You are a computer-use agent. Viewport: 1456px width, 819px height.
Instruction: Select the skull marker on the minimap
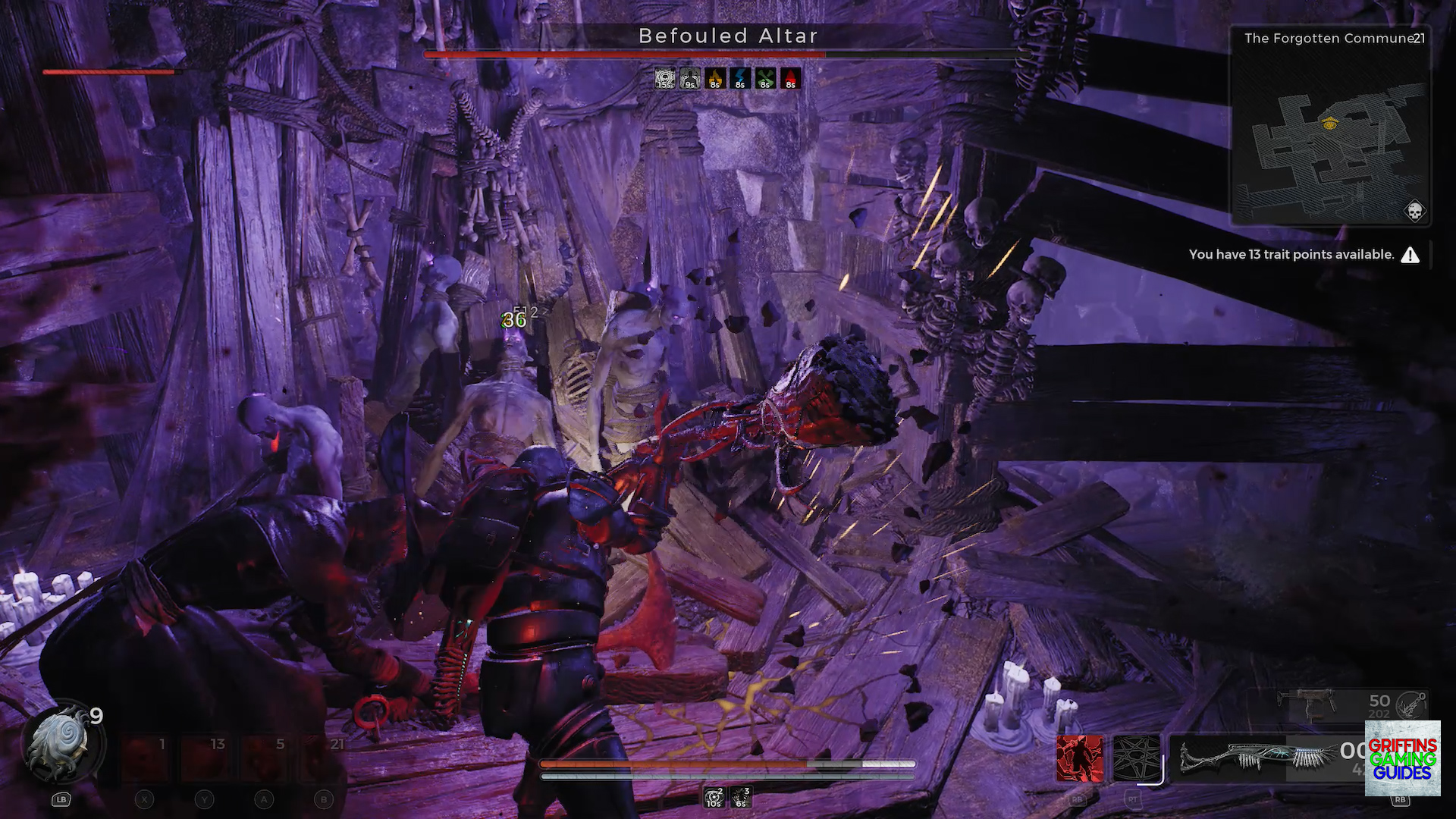[1414, 211]
